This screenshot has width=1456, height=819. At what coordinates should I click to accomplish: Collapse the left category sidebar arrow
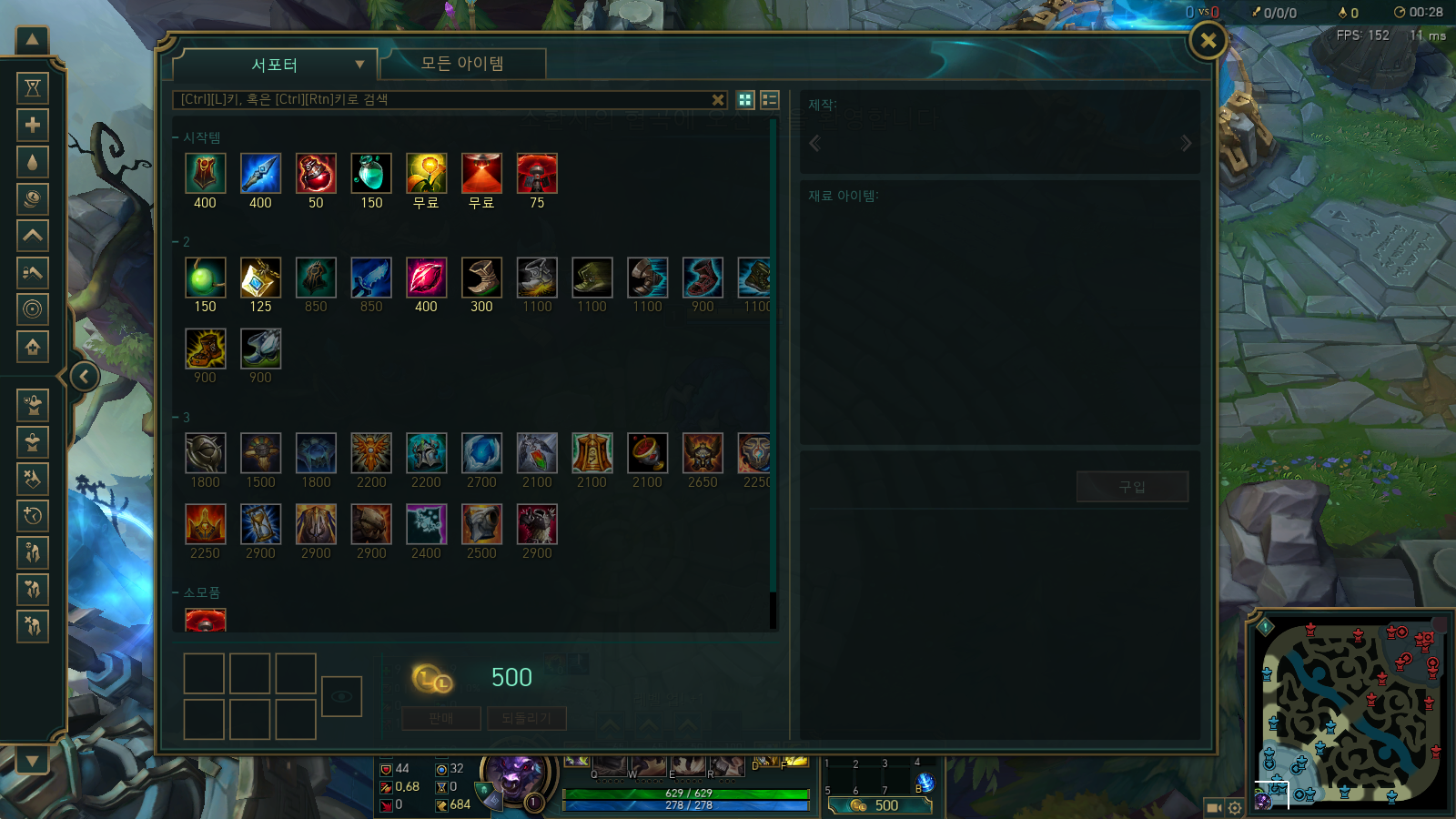[85, 376]
